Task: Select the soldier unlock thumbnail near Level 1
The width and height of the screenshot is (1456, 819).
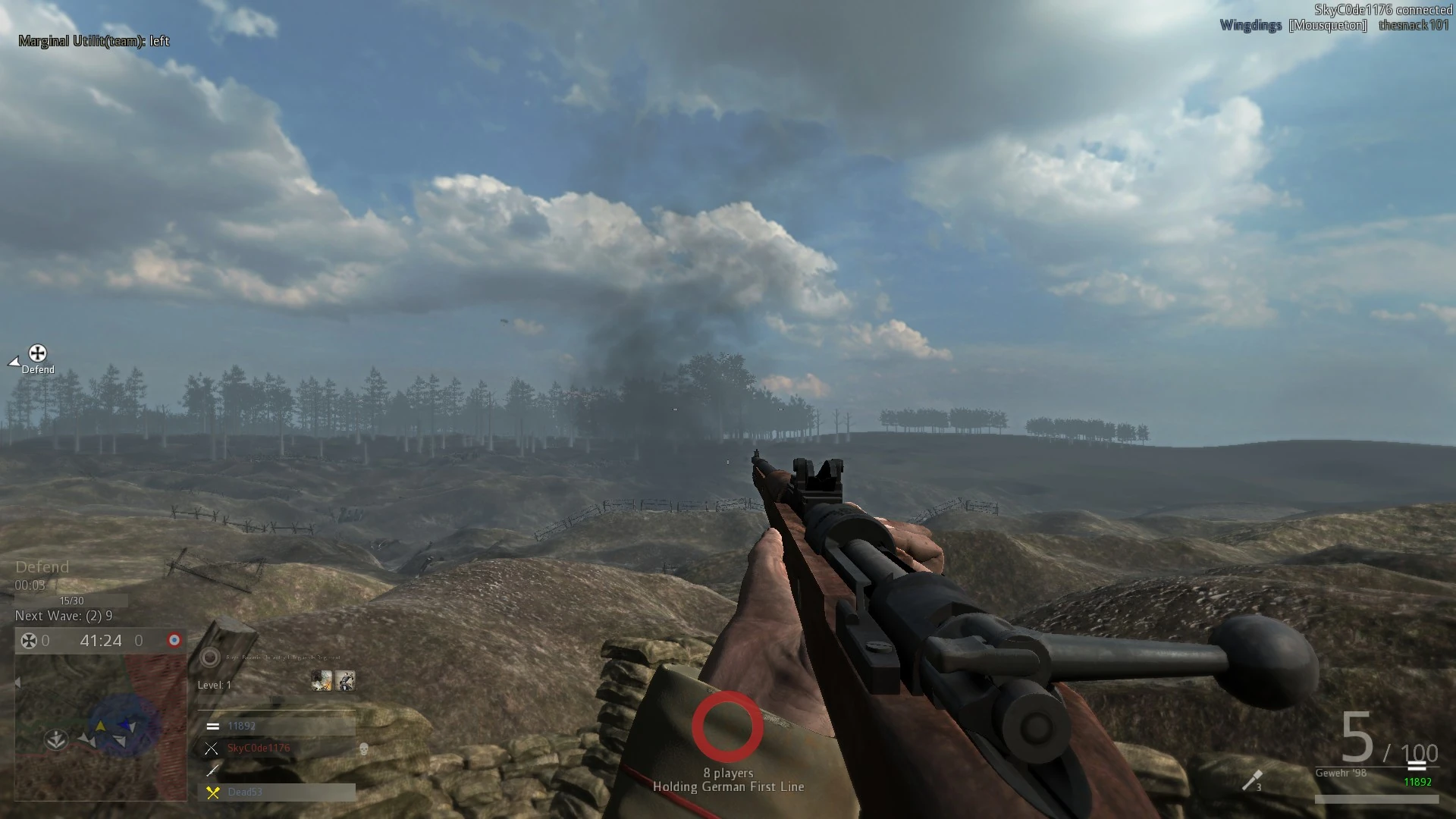Action: 346,681
